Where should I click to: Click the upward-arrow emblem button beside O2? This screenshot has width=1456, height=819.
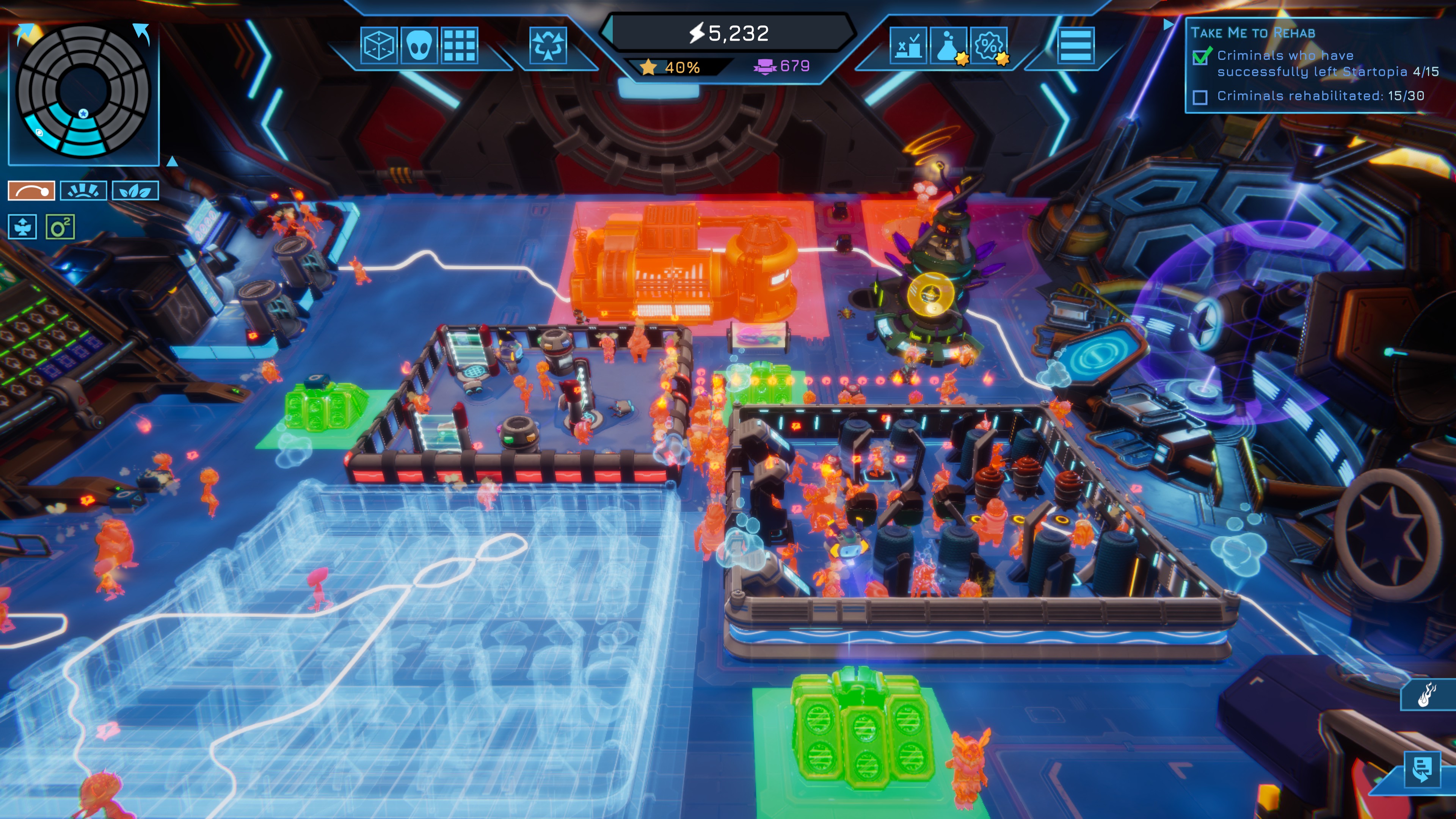click(x=23, y=227)
